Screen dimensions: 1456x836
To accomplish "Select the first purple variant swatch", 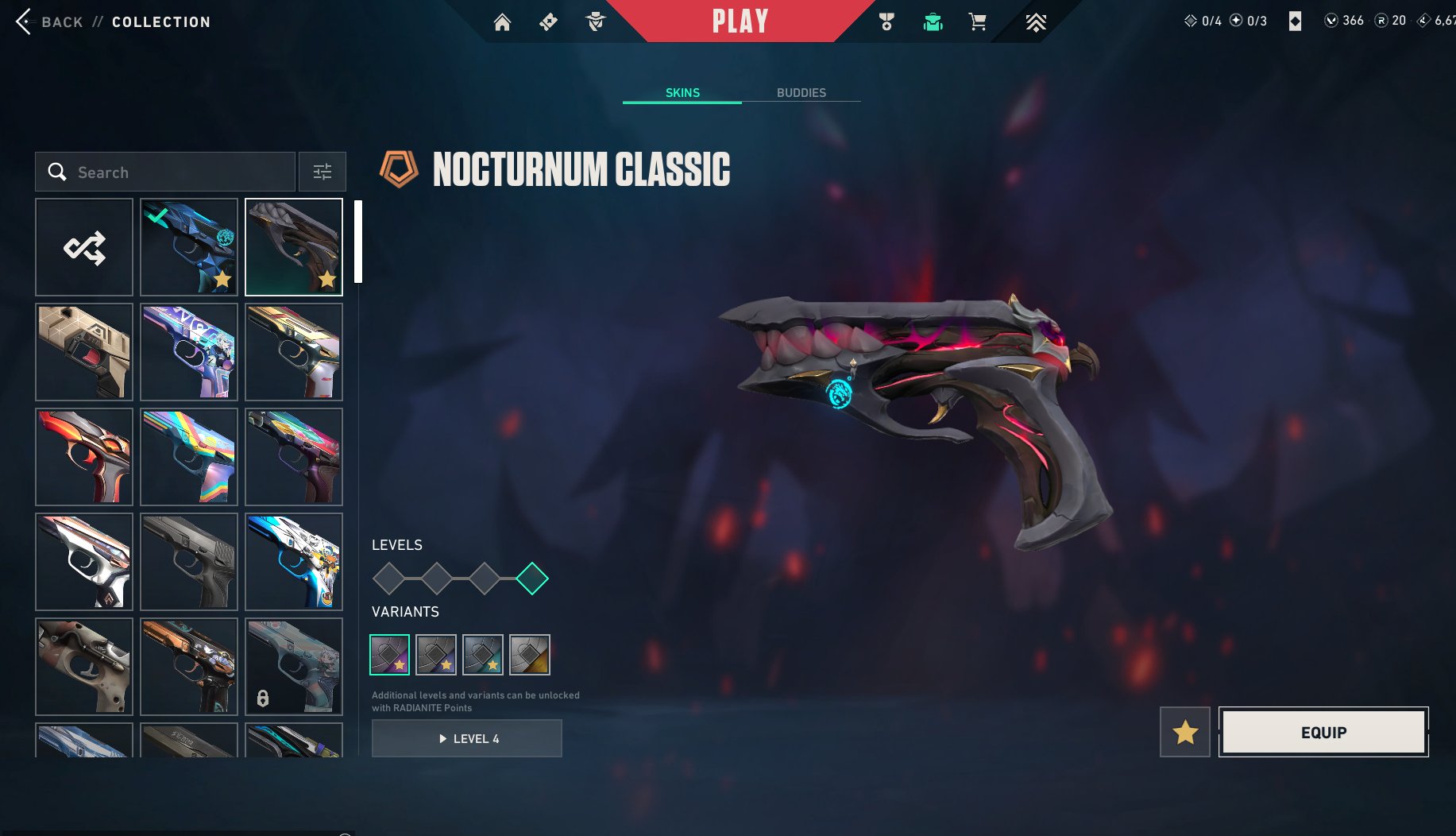I will click(x=390, y=655).
